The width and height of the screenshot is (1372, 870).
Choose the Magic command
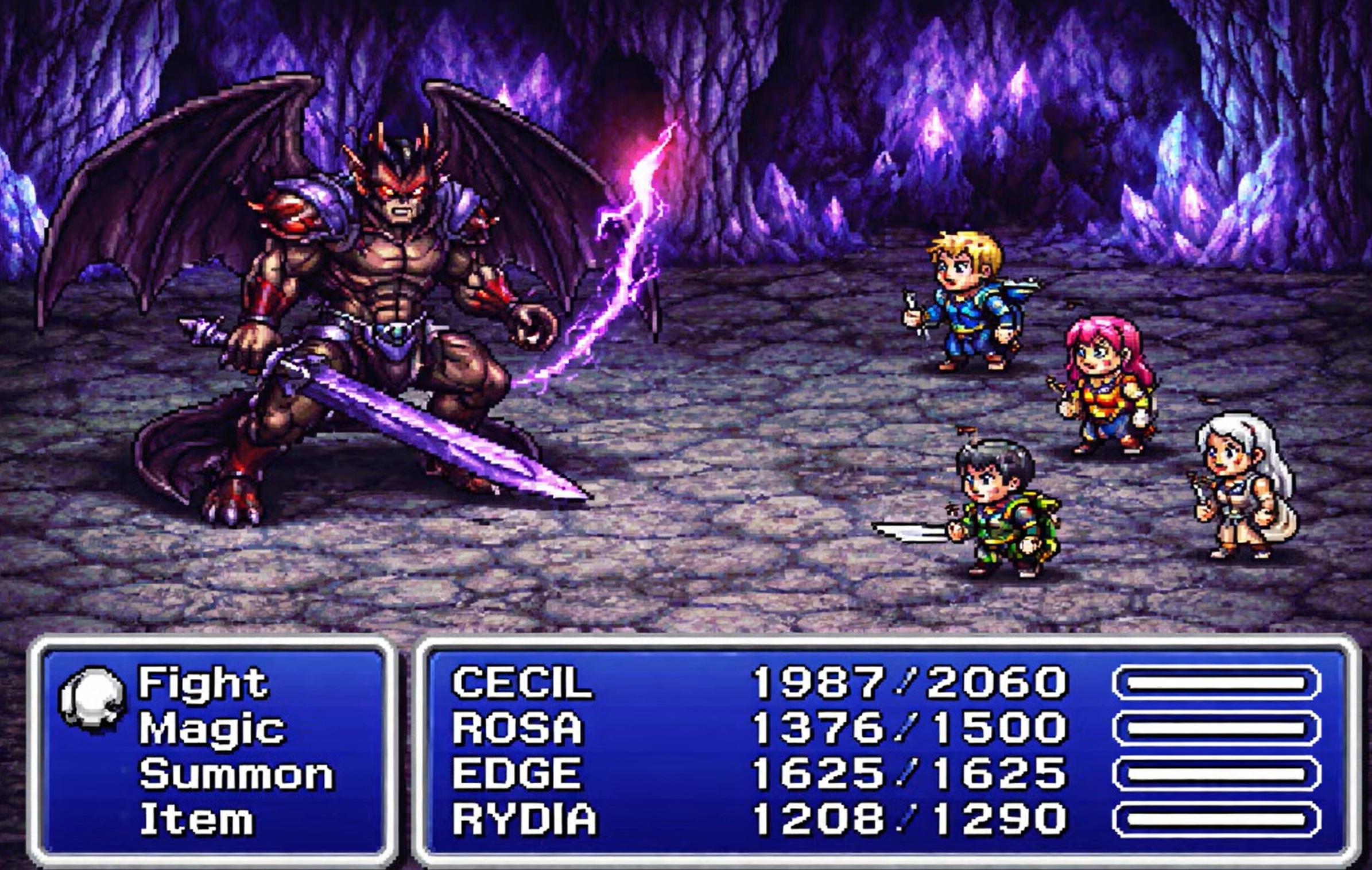pos(211,728)
